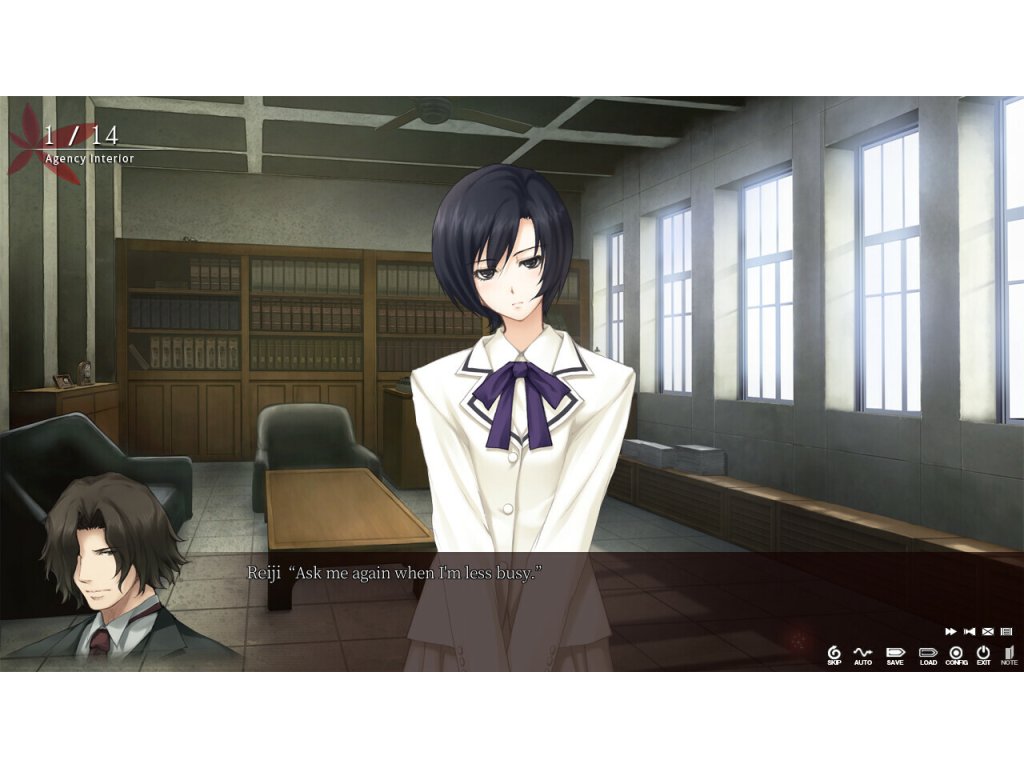
Task: Open the CONFIG settings
Action: pyautogui.click(x=957, y=654)
